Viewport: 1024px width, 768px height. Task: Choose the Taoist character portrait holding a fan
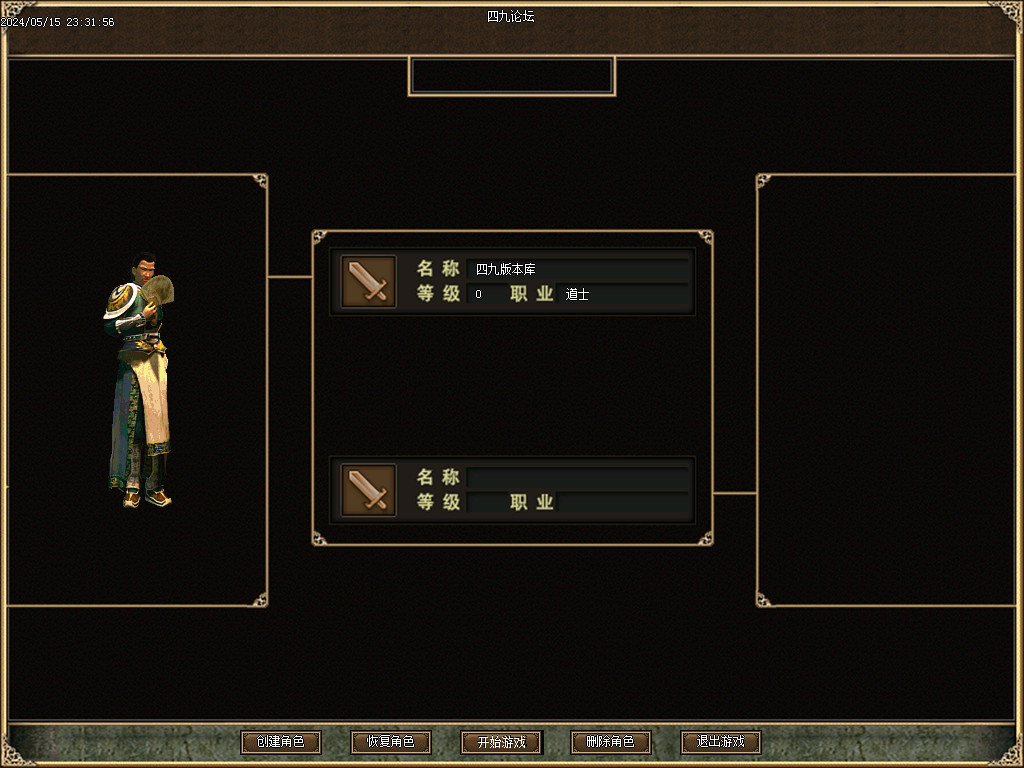[140, 380]
